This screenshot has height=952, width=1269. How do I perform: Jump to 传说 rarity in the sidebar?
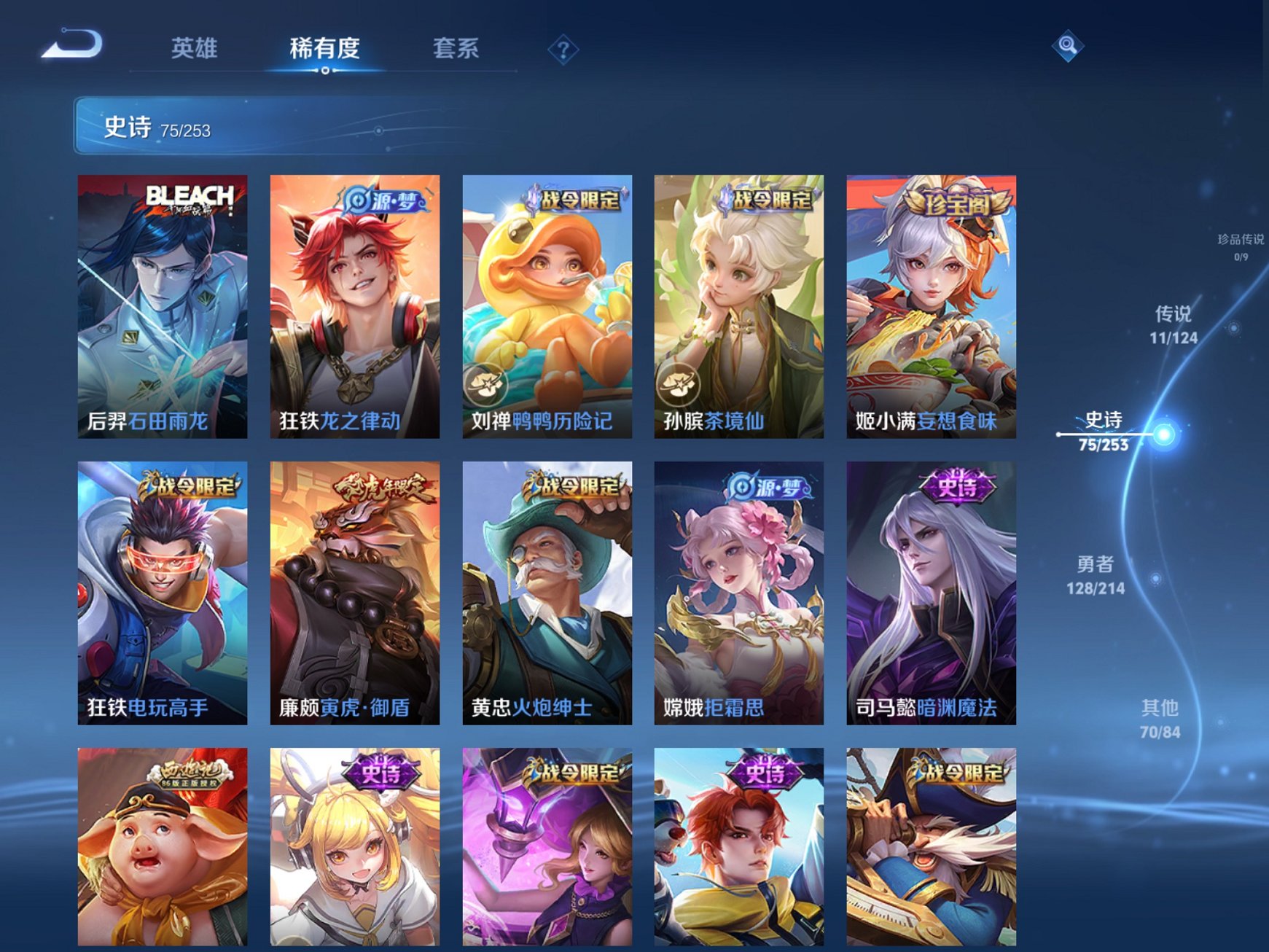coord(1175,324)
